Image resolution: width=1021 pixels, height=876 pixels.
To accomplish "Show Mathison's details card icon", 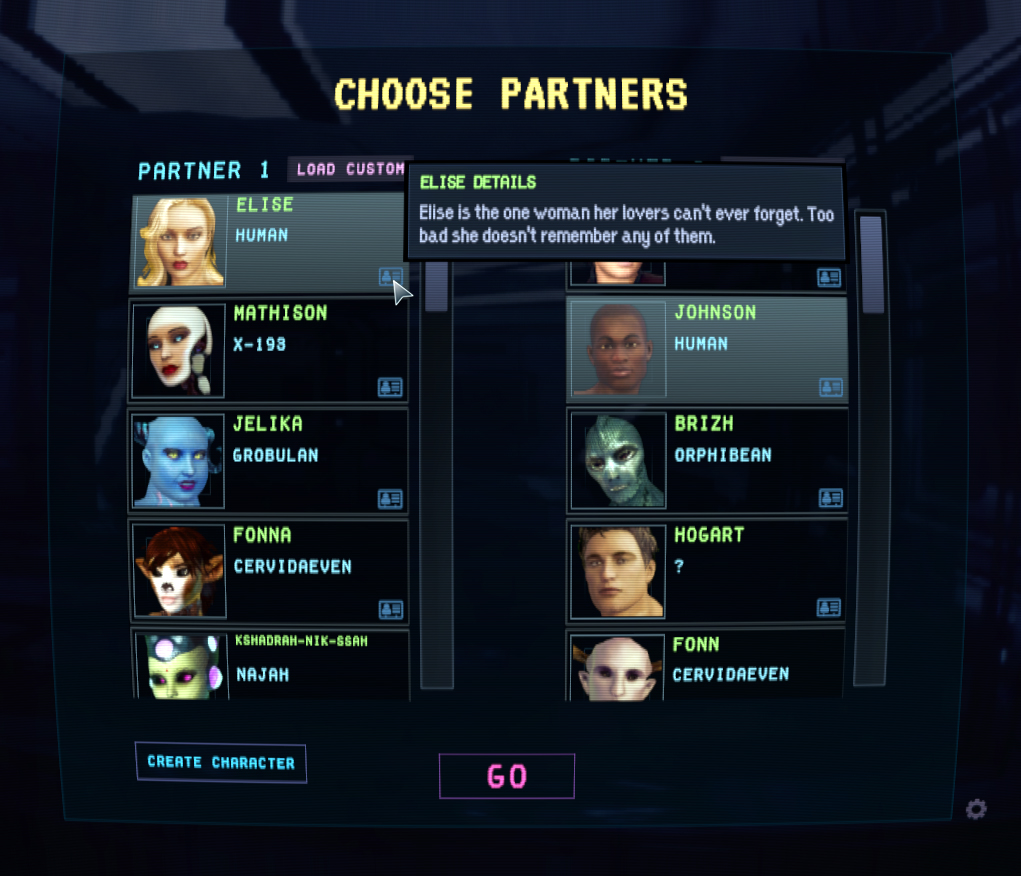I will [390, 387].
